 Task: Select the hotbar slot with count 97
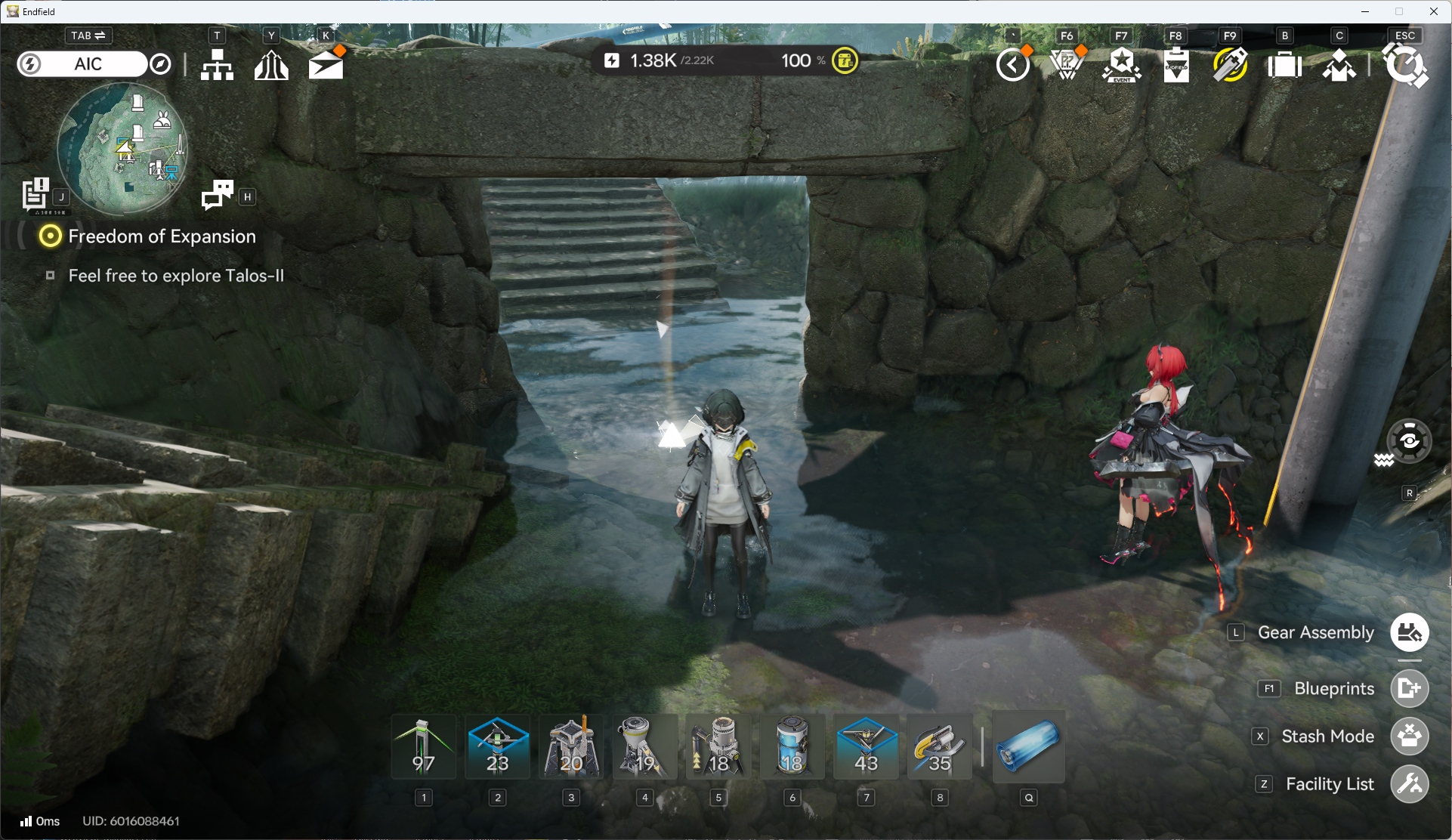424,747
